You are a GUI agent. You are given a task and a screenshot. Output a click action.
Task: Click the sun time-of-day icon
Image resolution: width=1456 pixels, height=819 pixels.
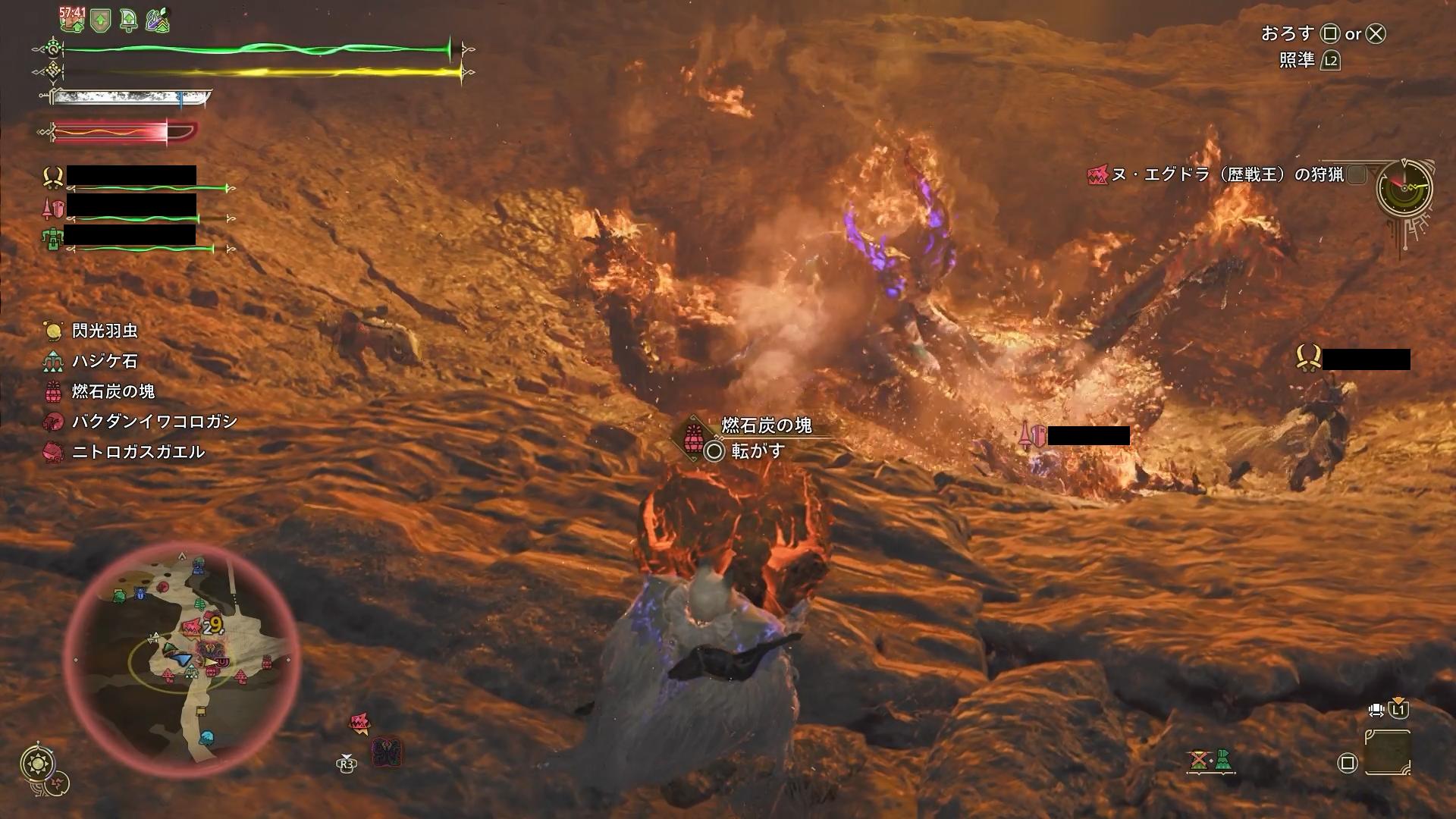(x=38, y=763)
